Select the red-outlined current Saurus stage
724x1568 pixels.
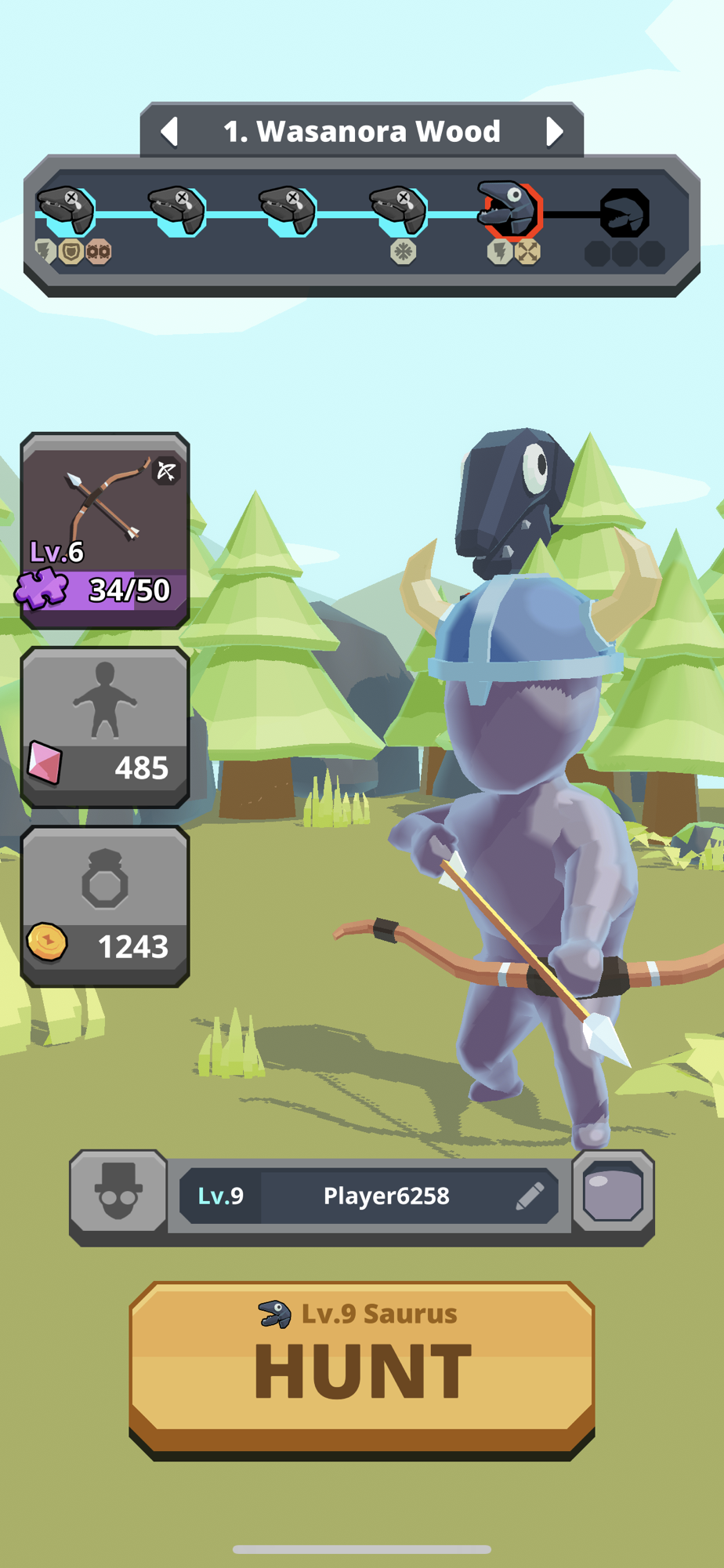510,210
